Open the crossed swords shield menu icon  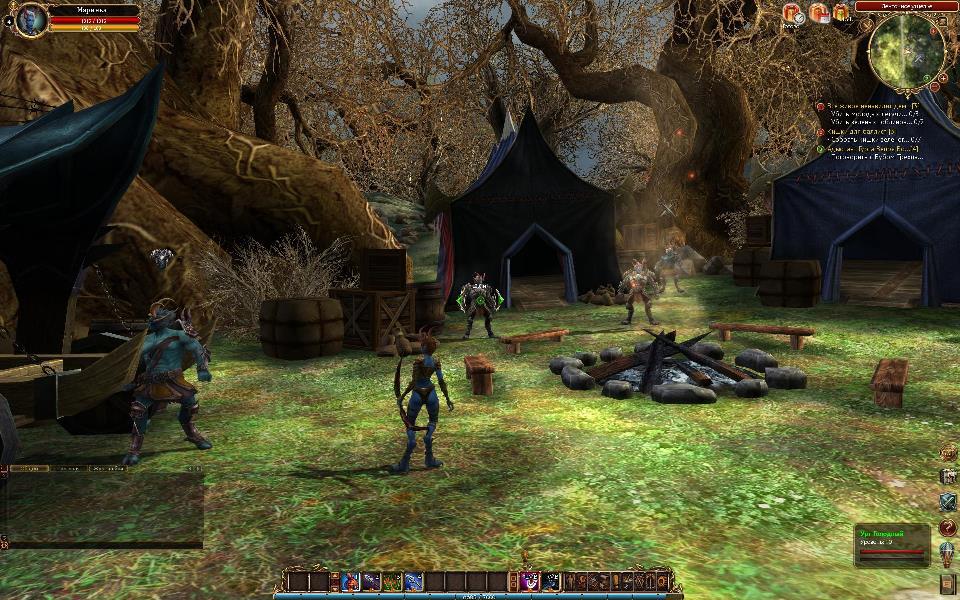948,502
